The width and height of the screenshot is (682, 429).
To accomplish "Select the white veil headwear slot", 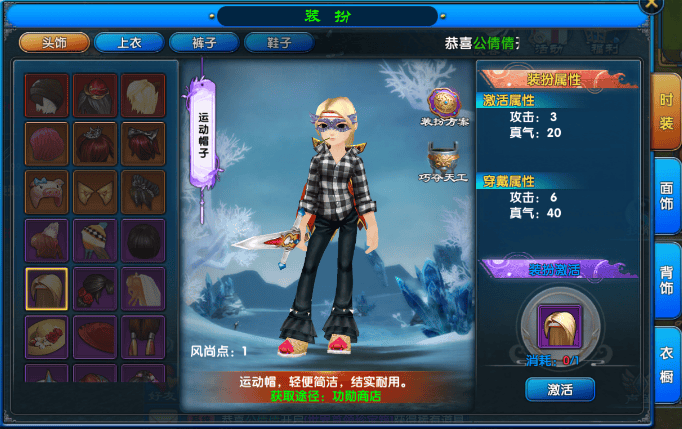I will 143,288.
